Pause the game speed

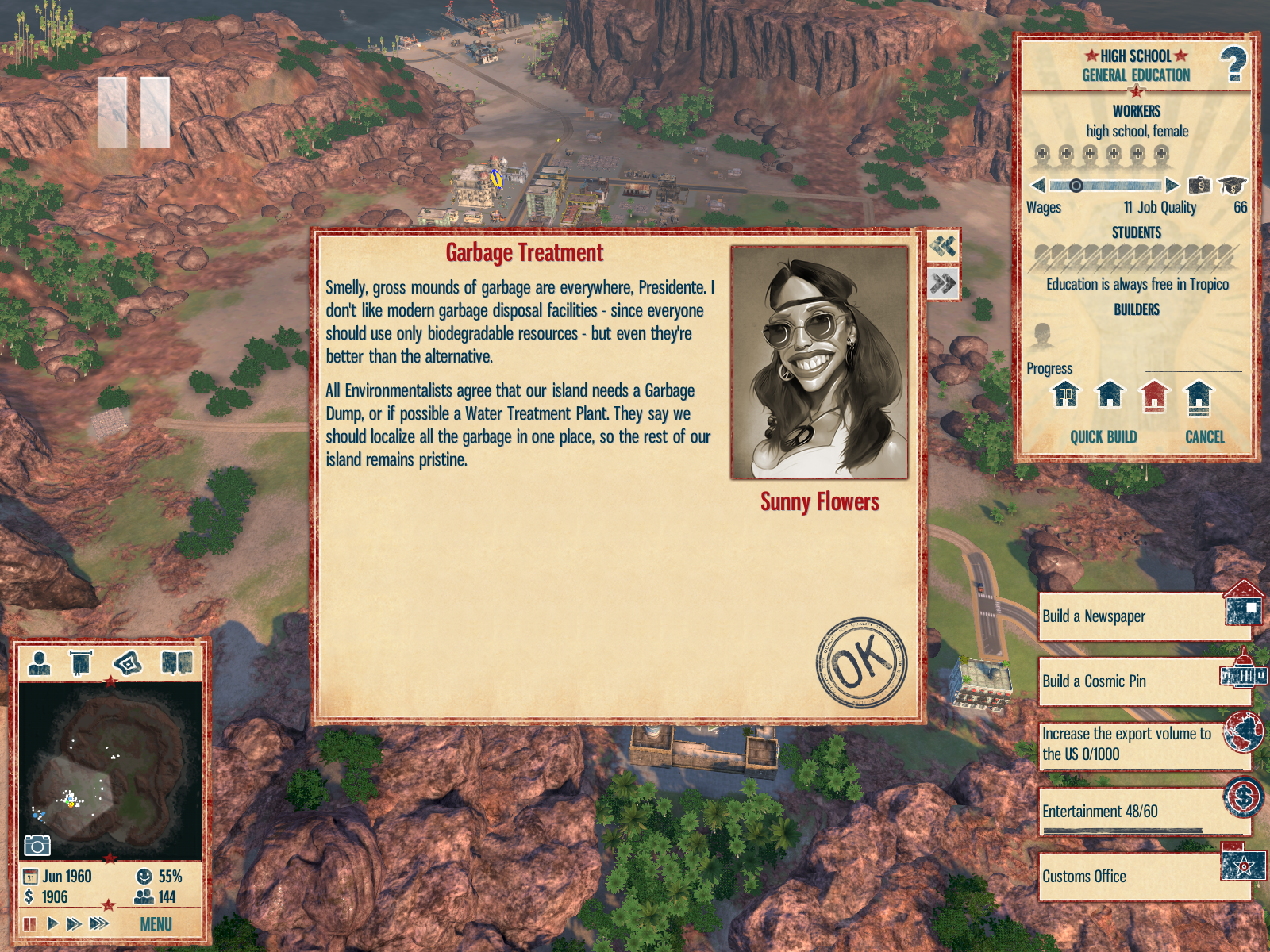30,923
